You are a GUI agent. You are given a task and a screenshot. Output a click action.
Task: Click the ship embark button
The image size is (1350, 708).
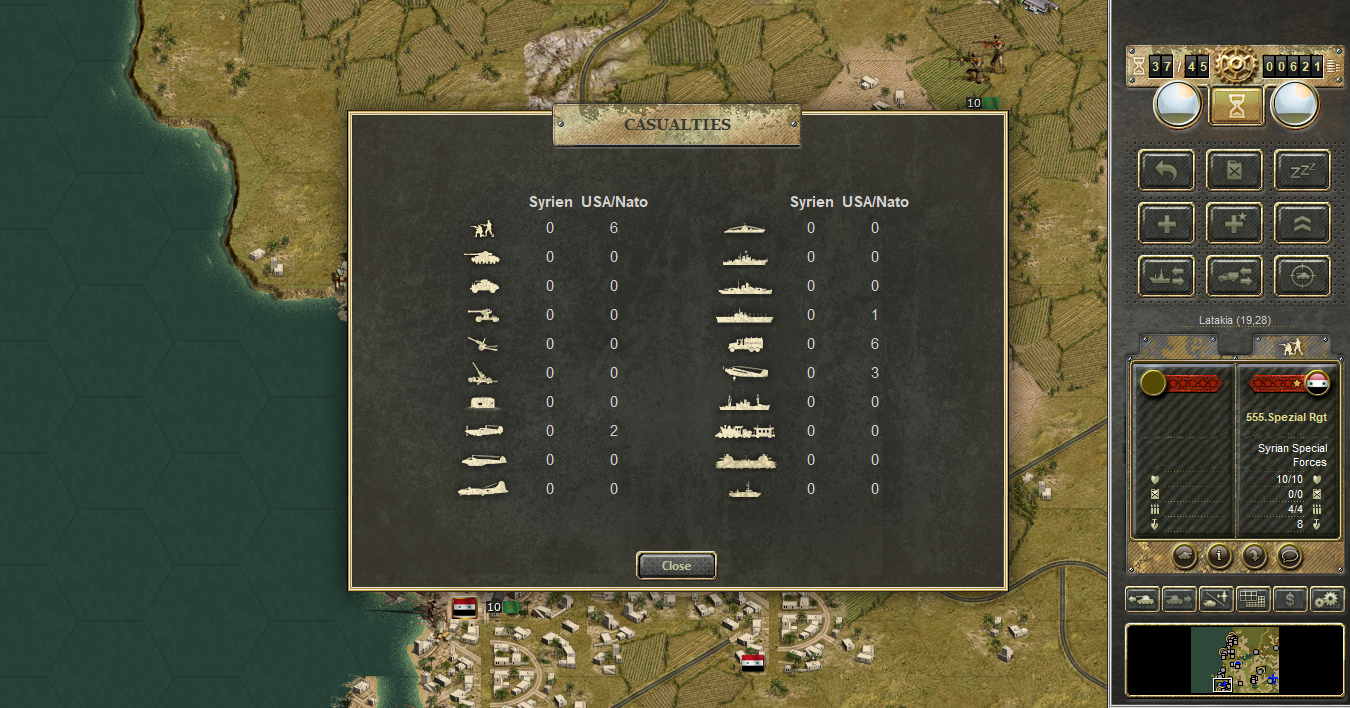[1166, 276]
